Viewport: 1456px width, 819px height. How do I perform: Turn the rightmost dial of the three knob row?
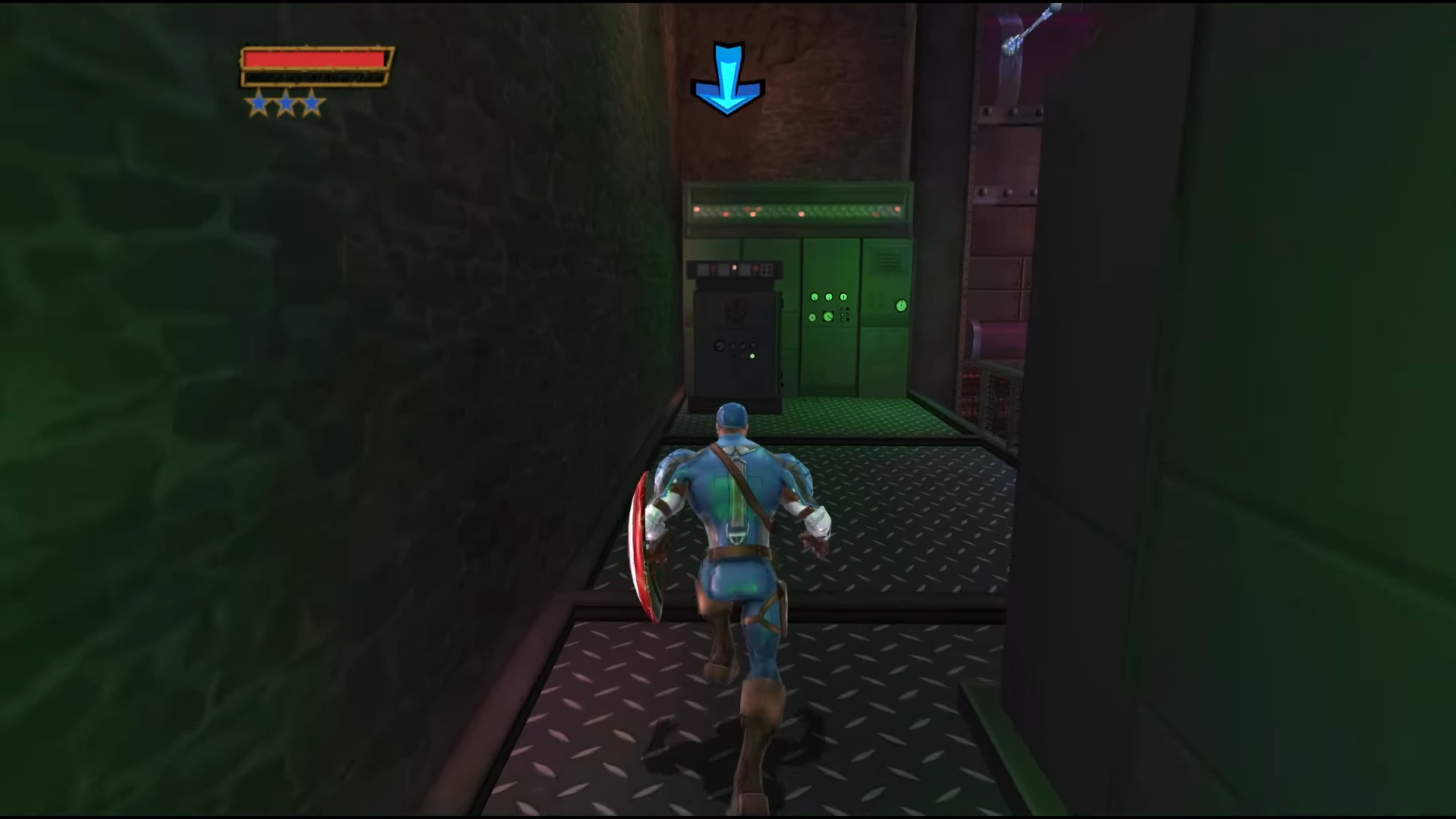[x=843, y=297]
